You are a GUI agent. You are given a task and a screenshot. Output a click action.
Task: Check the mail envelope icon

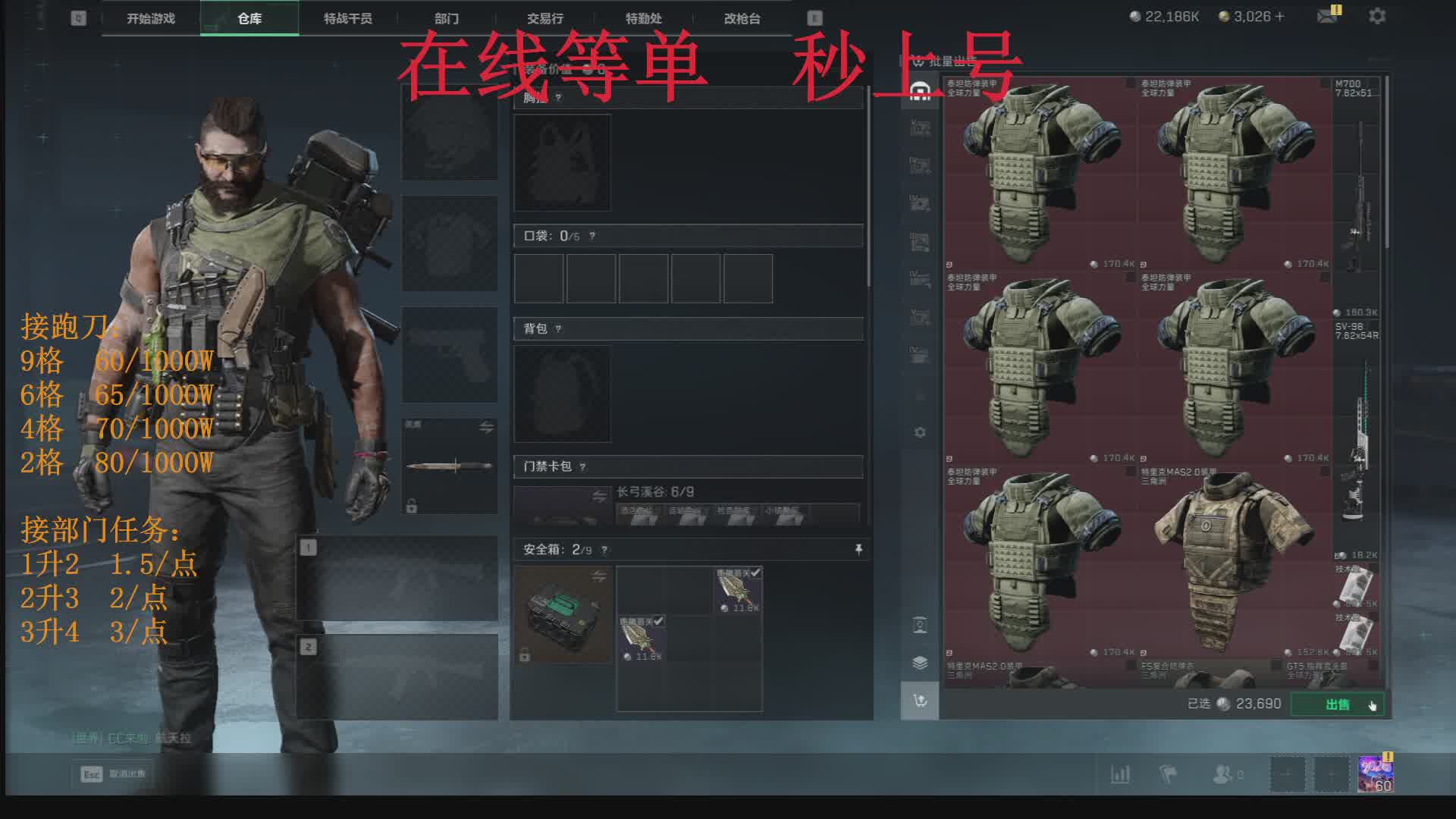pos(1327,16)
